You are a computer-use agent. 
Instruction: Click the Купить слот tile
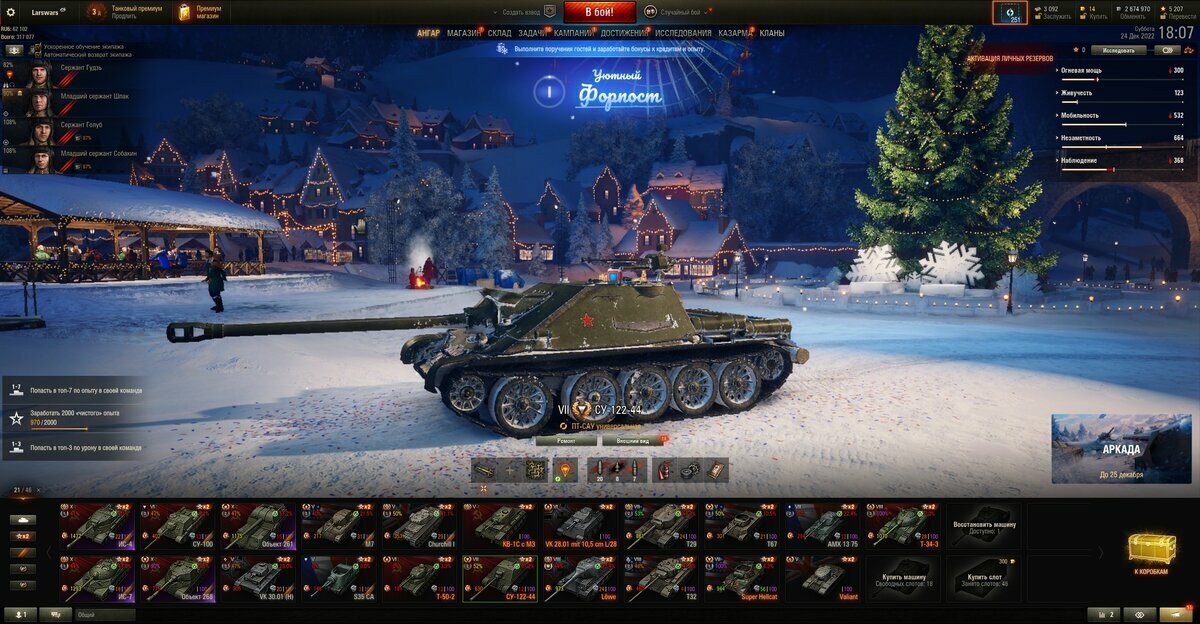[x=985, y=579]
